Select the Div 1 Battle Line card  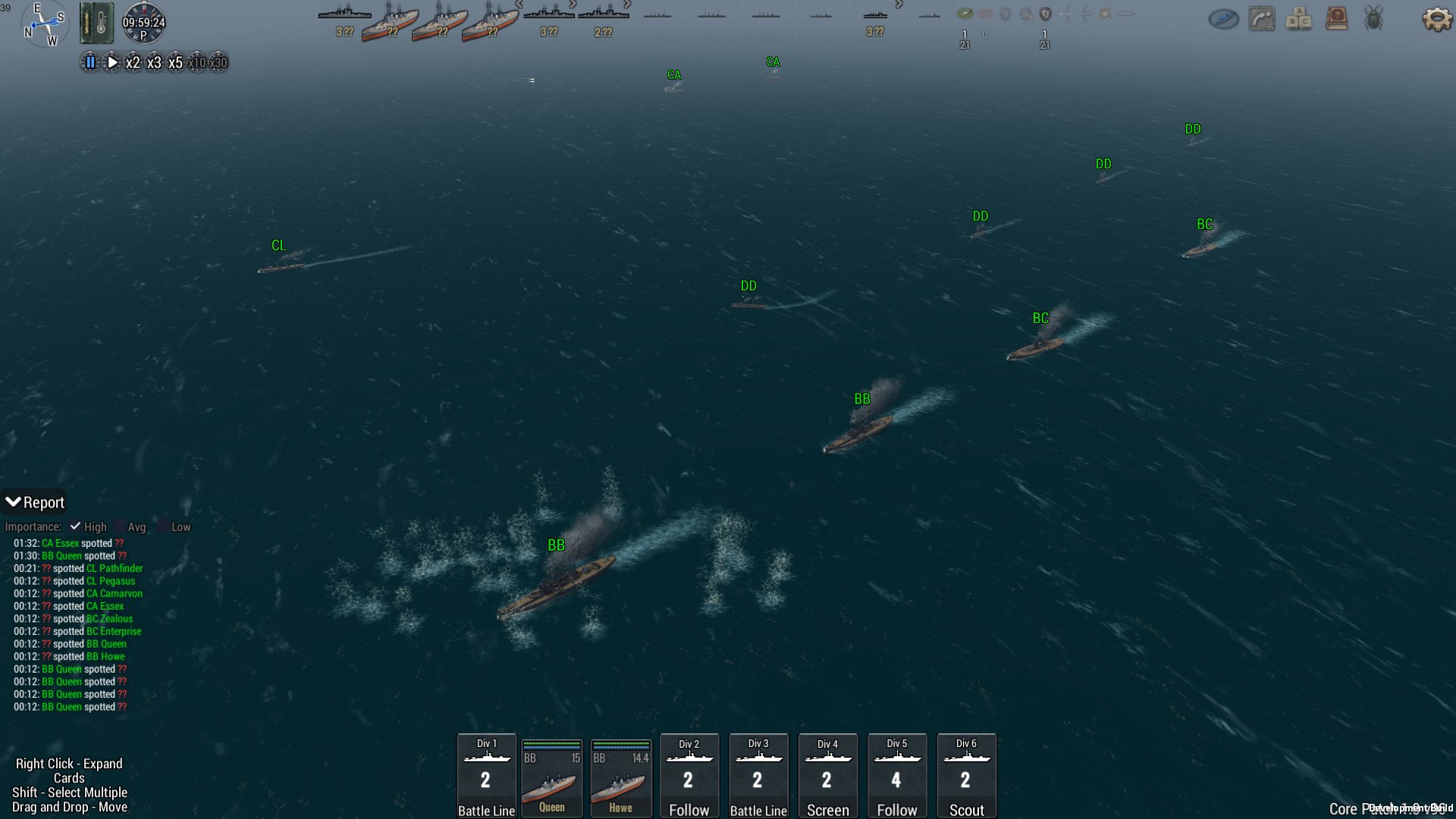[x=486, y=776]
